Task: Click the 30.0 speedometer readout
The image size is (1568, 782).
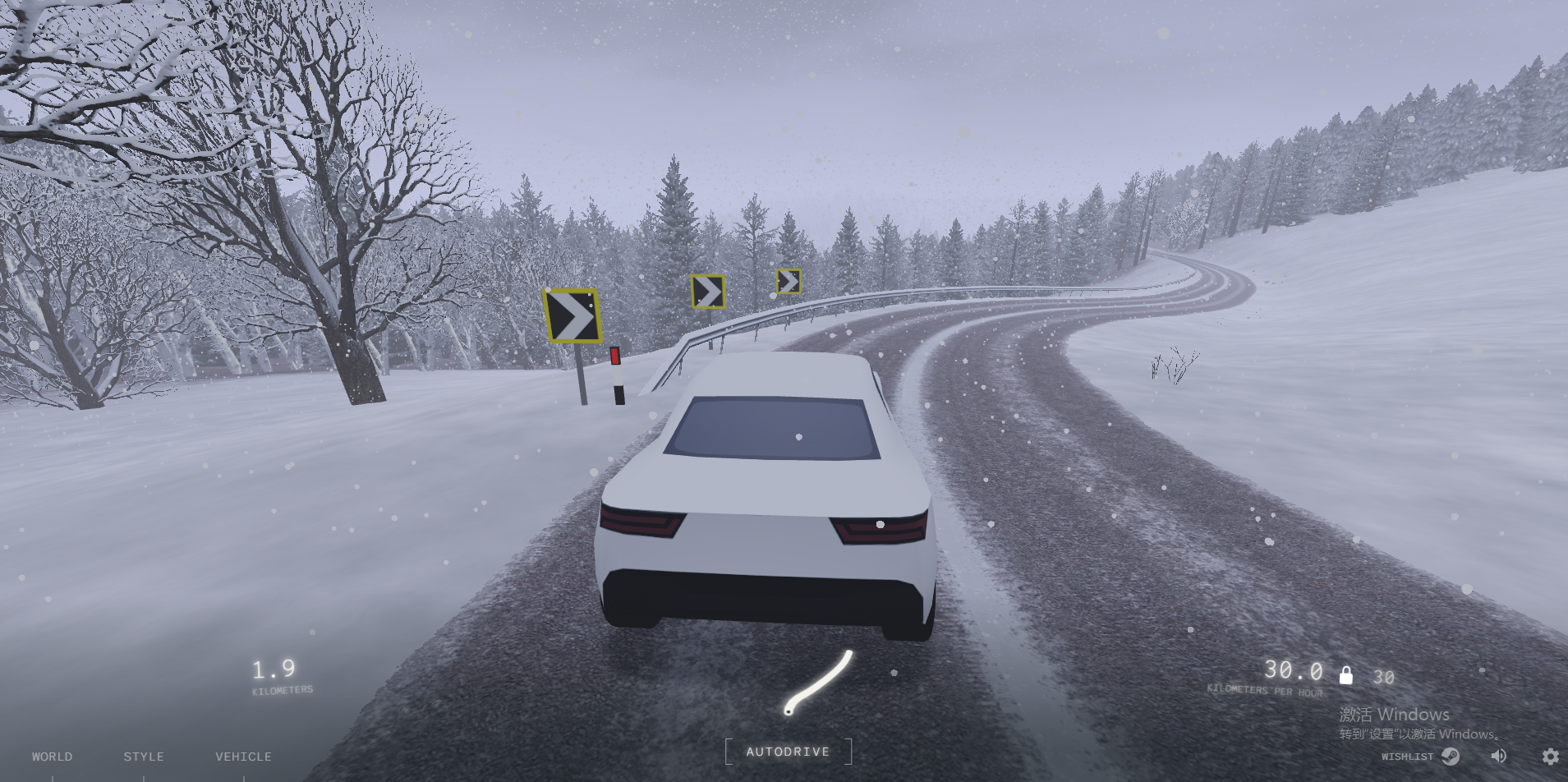Action: [x=1295, y=671]
